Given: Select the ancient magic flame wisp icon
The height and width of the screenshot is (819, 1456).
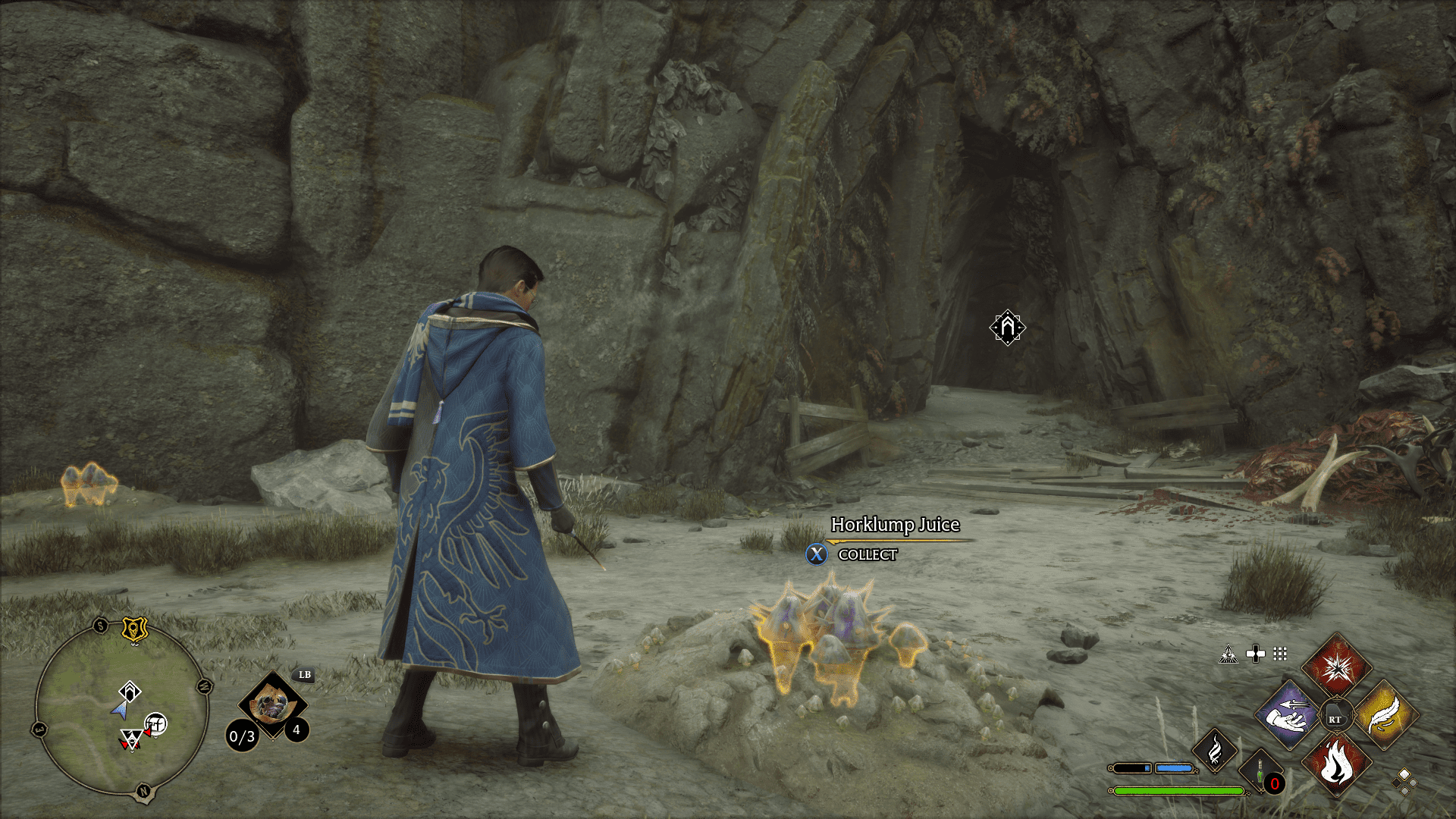Looking at the screenshot, I should click(1215, 752).
